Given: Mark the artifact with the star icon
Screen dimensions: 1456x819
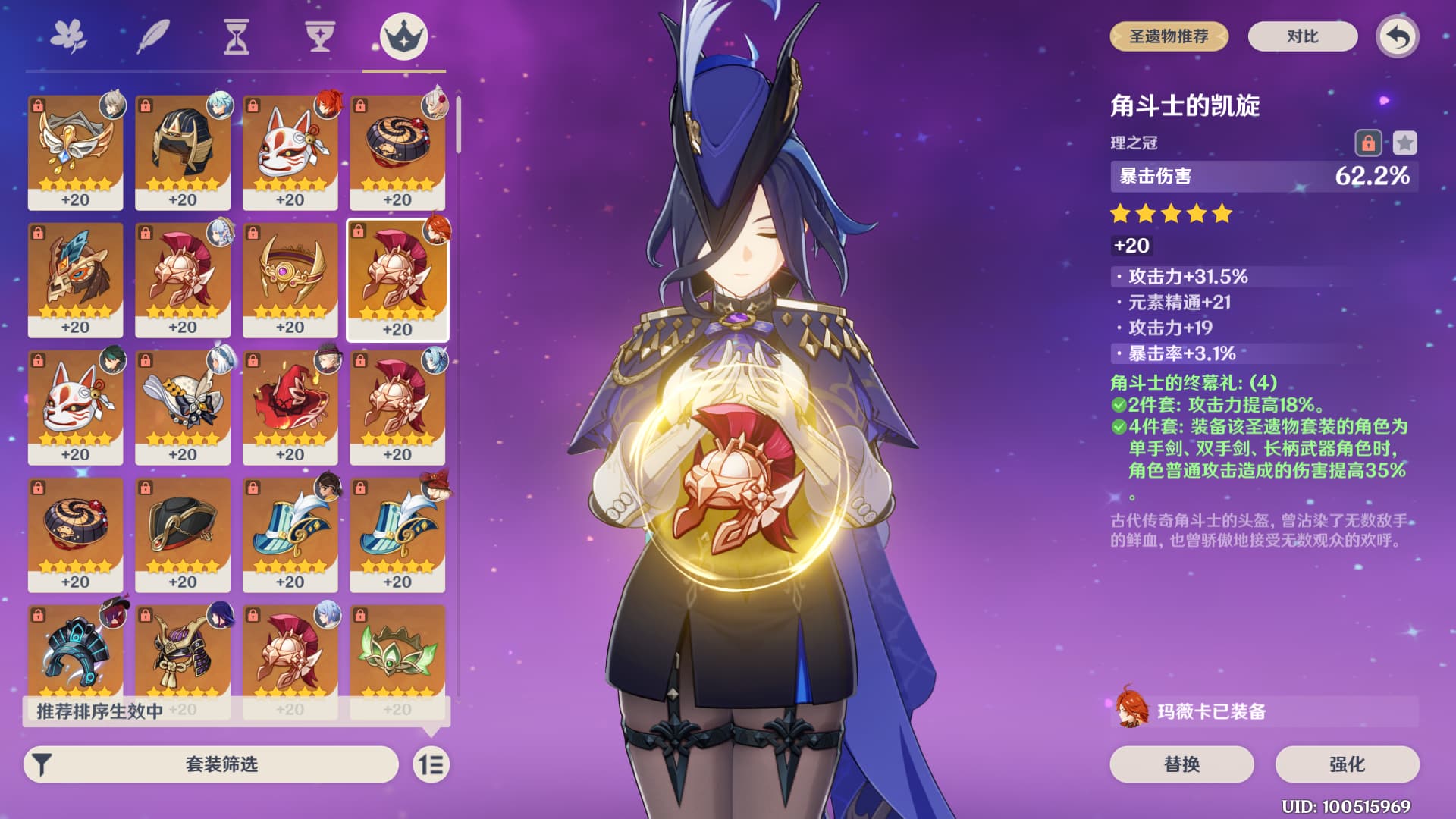Looking at the screenshot, I should (x=1404, y=143).
